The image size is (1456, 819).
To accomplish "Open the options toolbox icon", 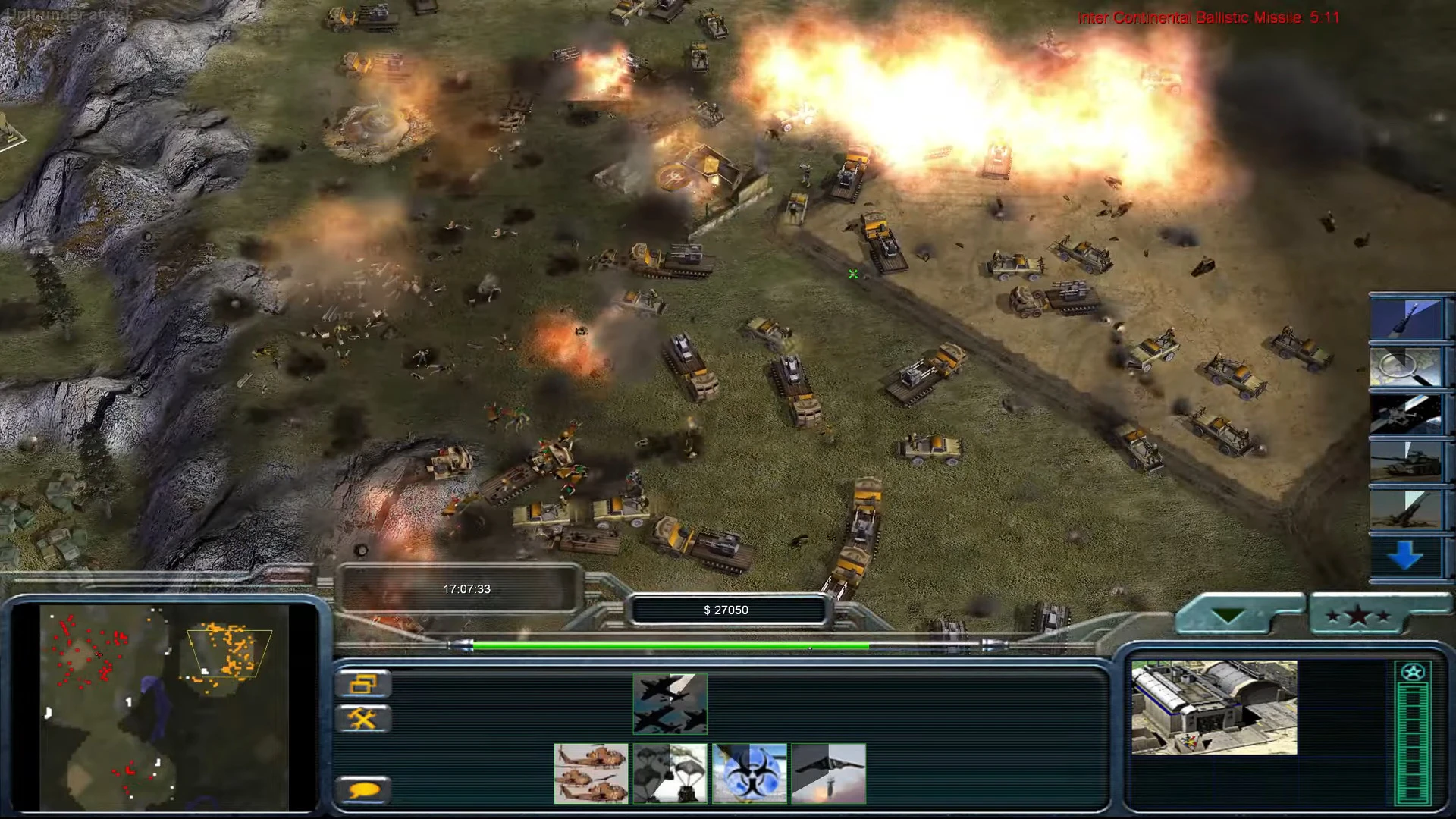I will 365,719.
